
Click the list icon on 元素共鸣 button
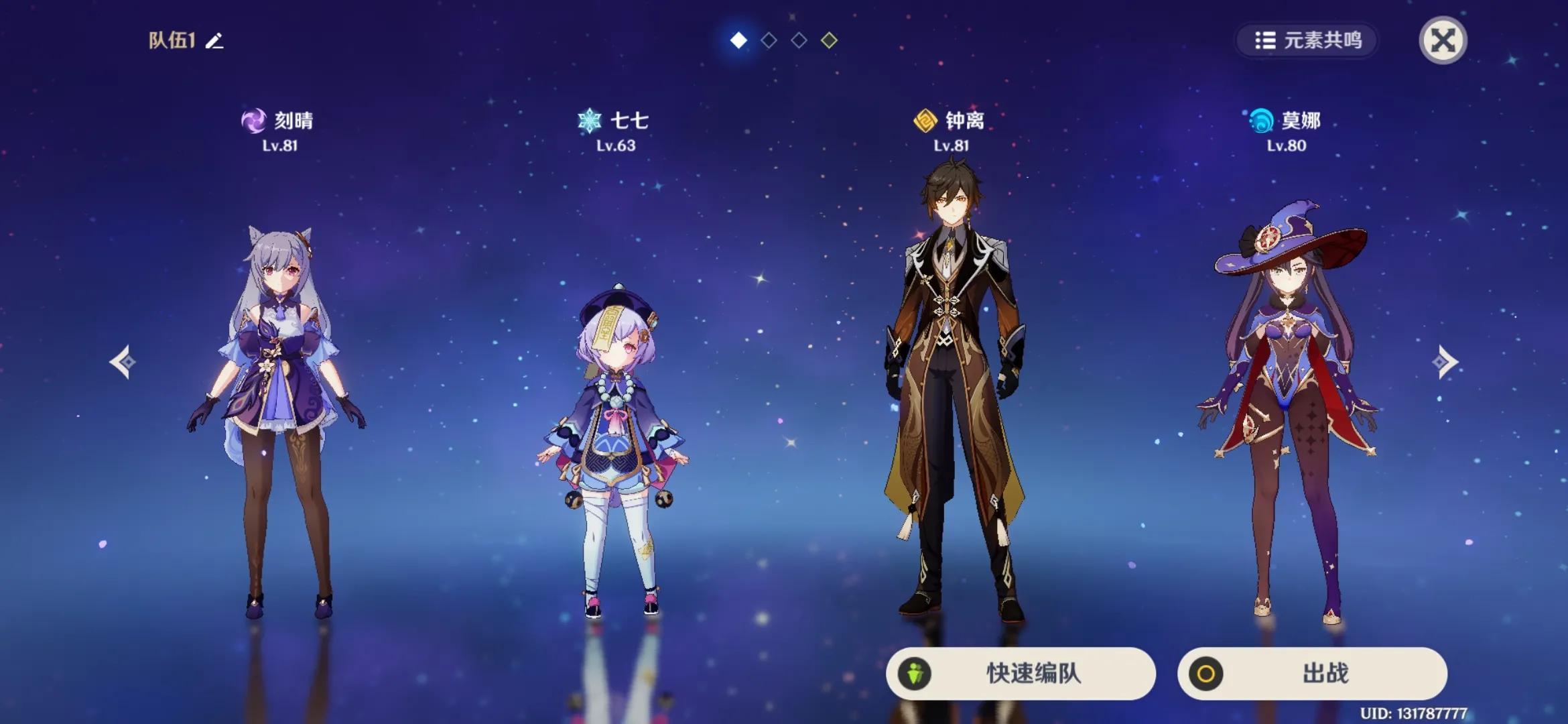pos(1266,42)
